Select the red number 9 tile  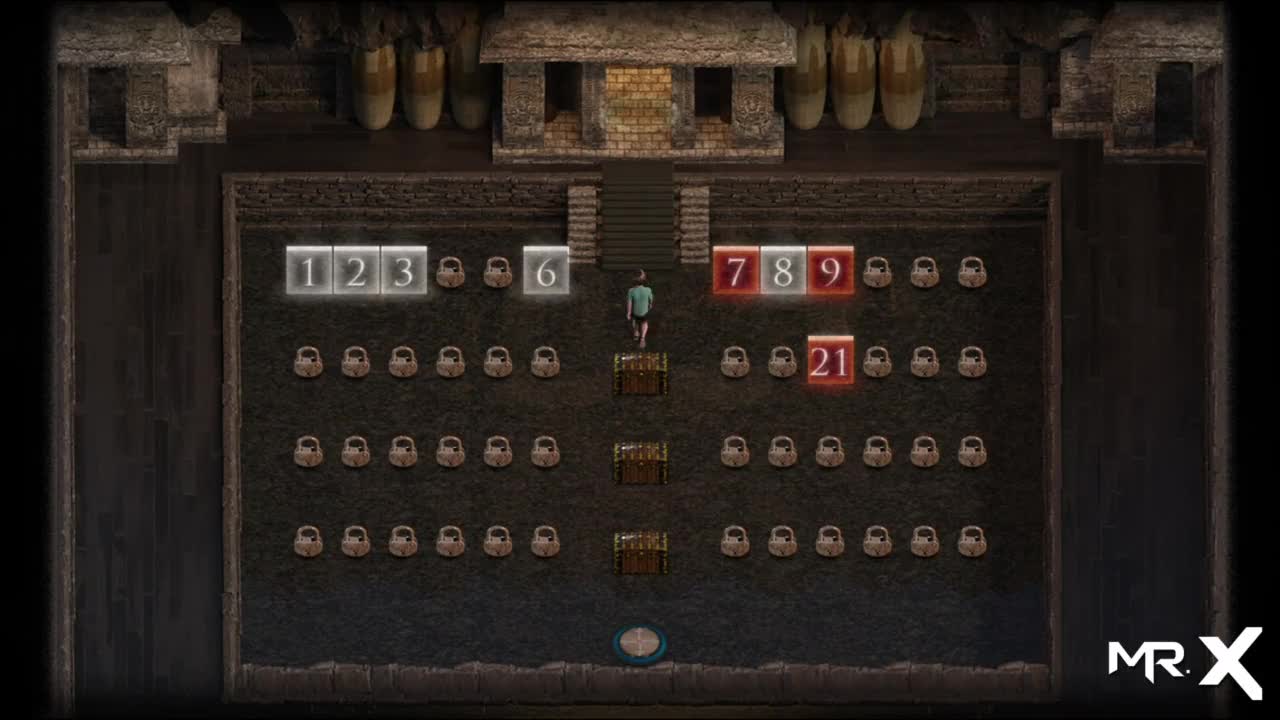(830, 271)
